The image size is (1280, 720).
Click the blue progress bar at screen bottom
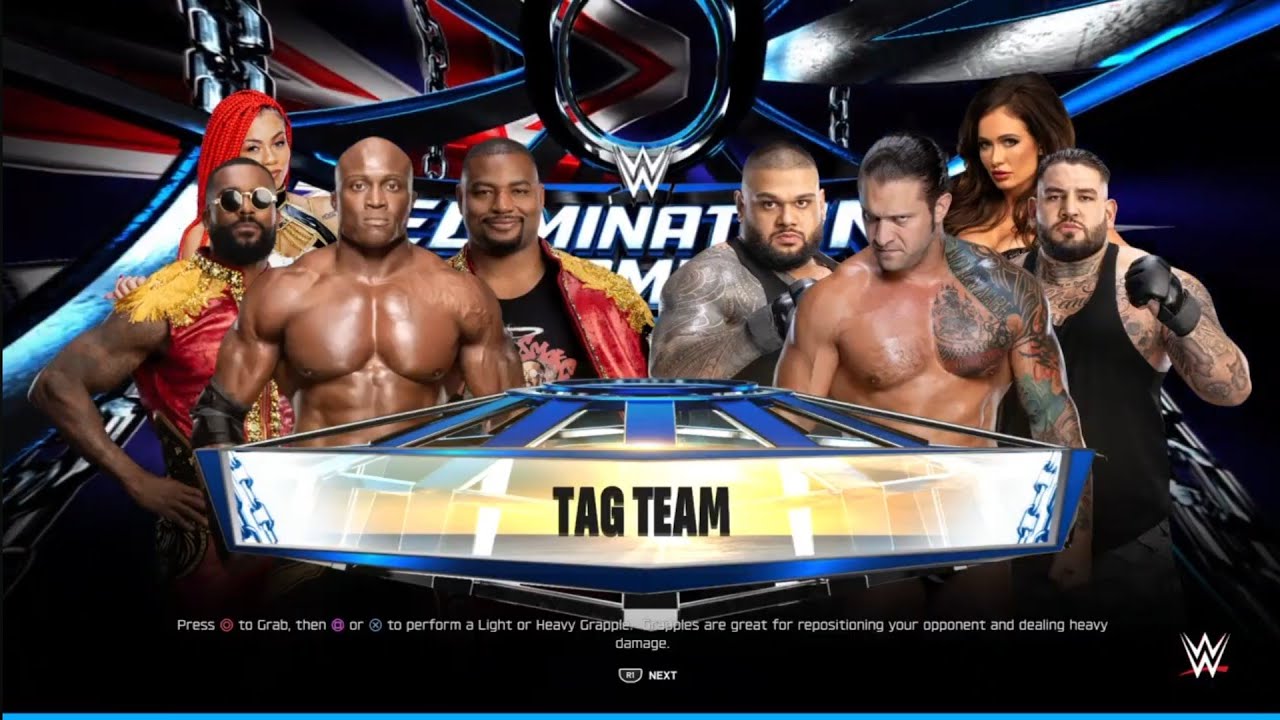click(x=640, y=716)
